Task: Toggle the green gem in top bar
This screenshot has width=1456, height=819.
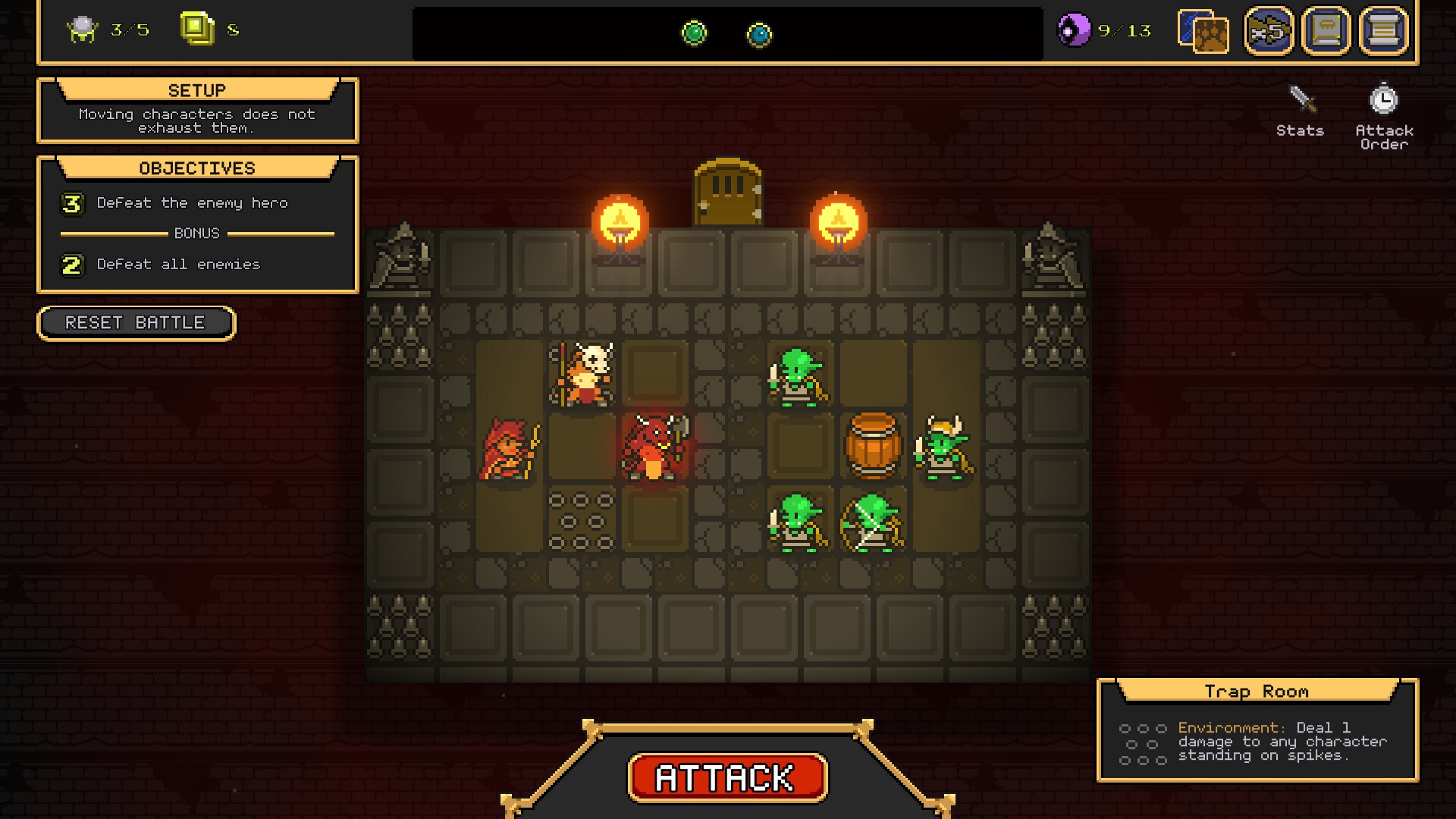Action: 695,33
